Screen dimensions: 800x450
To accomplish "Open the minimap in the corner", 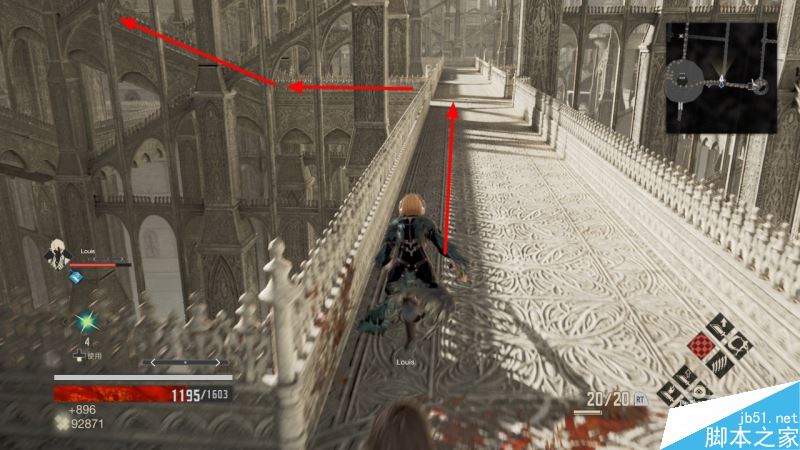I will point(722,78).
